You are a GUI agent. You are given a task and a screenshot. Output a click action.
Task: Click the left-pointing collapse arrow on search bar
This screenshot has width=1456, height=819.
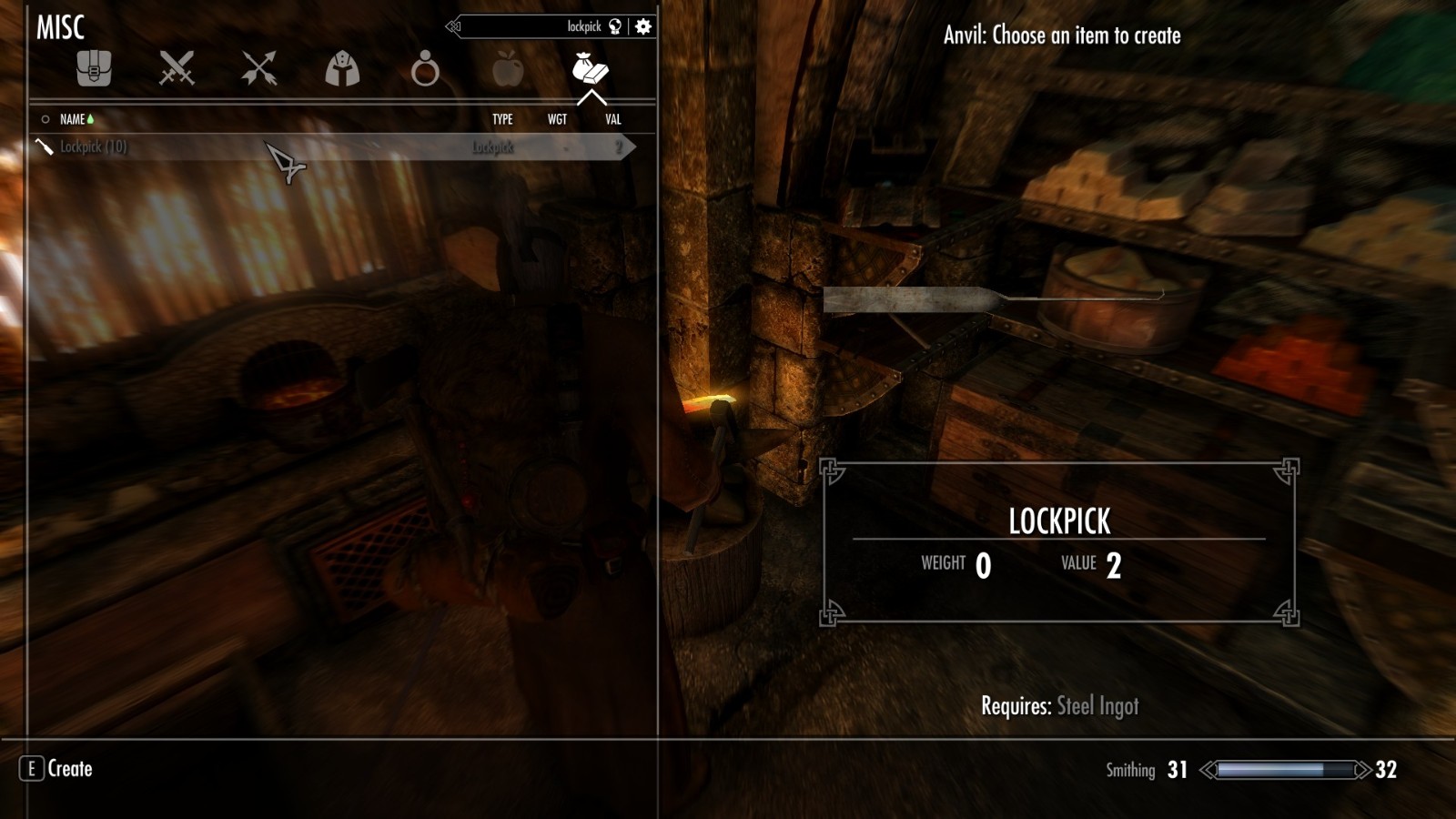tap(450, 26)
